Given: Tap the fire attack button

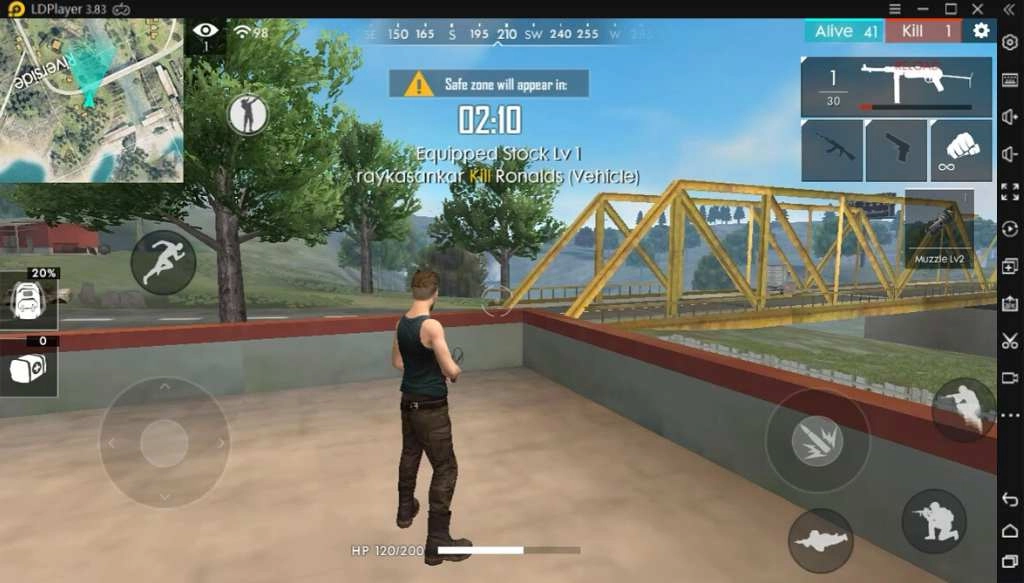Looking at the screenshot, I should click(817, 440).
